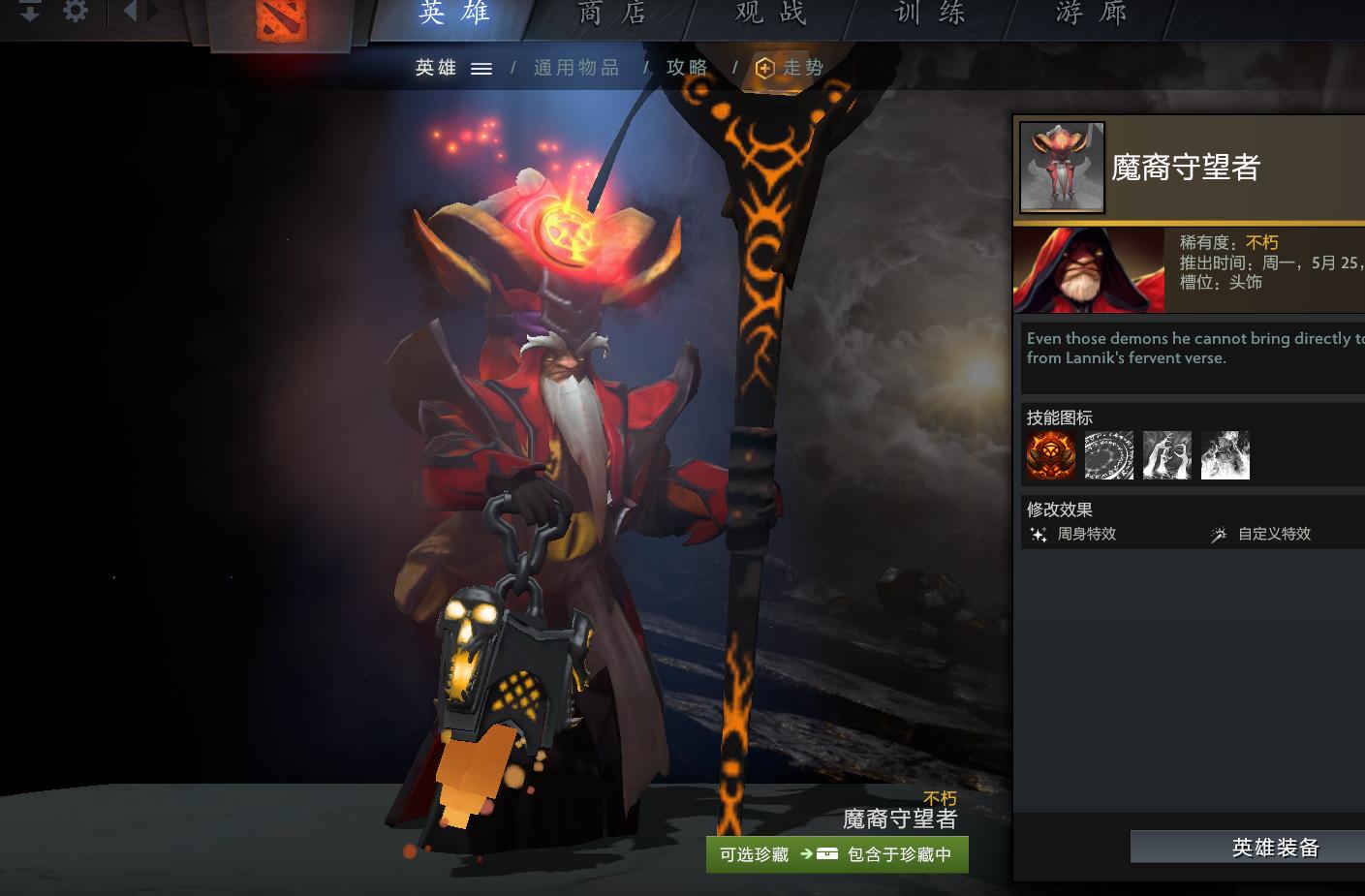Click the 英雄装备 button

coord(1275,847)
